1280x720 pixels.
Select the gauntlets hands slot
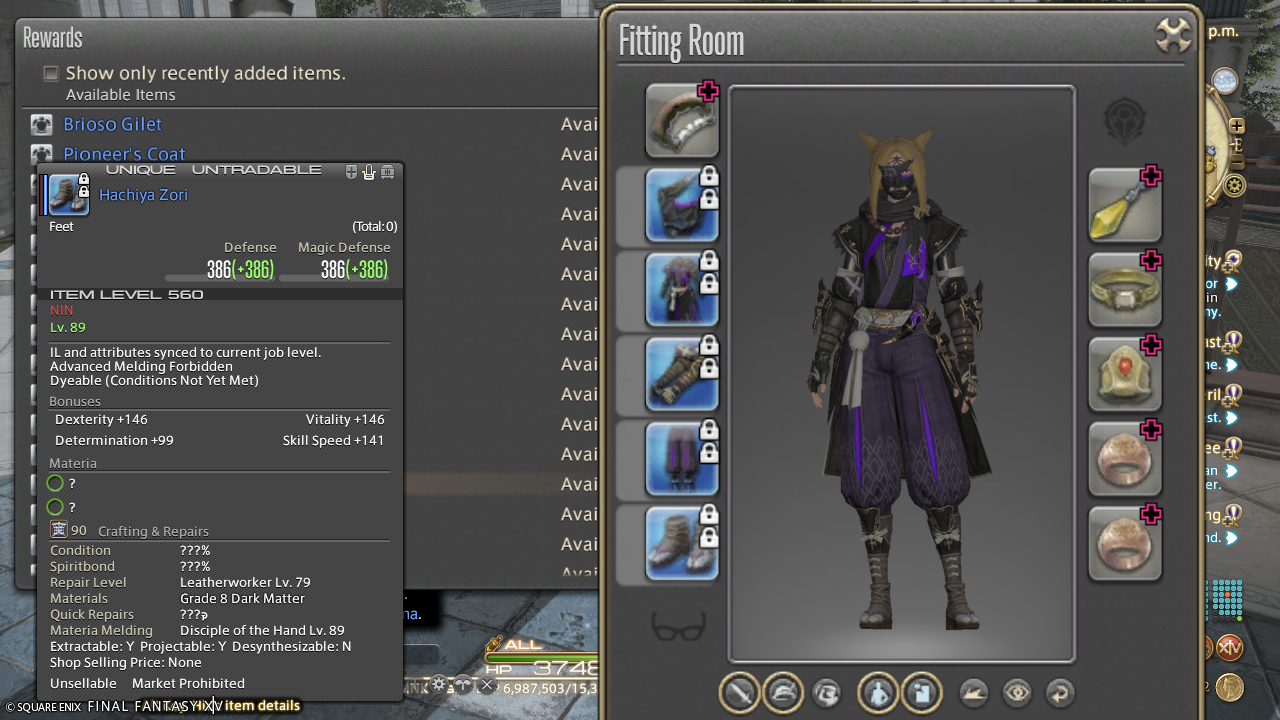[x=682, y=374]
